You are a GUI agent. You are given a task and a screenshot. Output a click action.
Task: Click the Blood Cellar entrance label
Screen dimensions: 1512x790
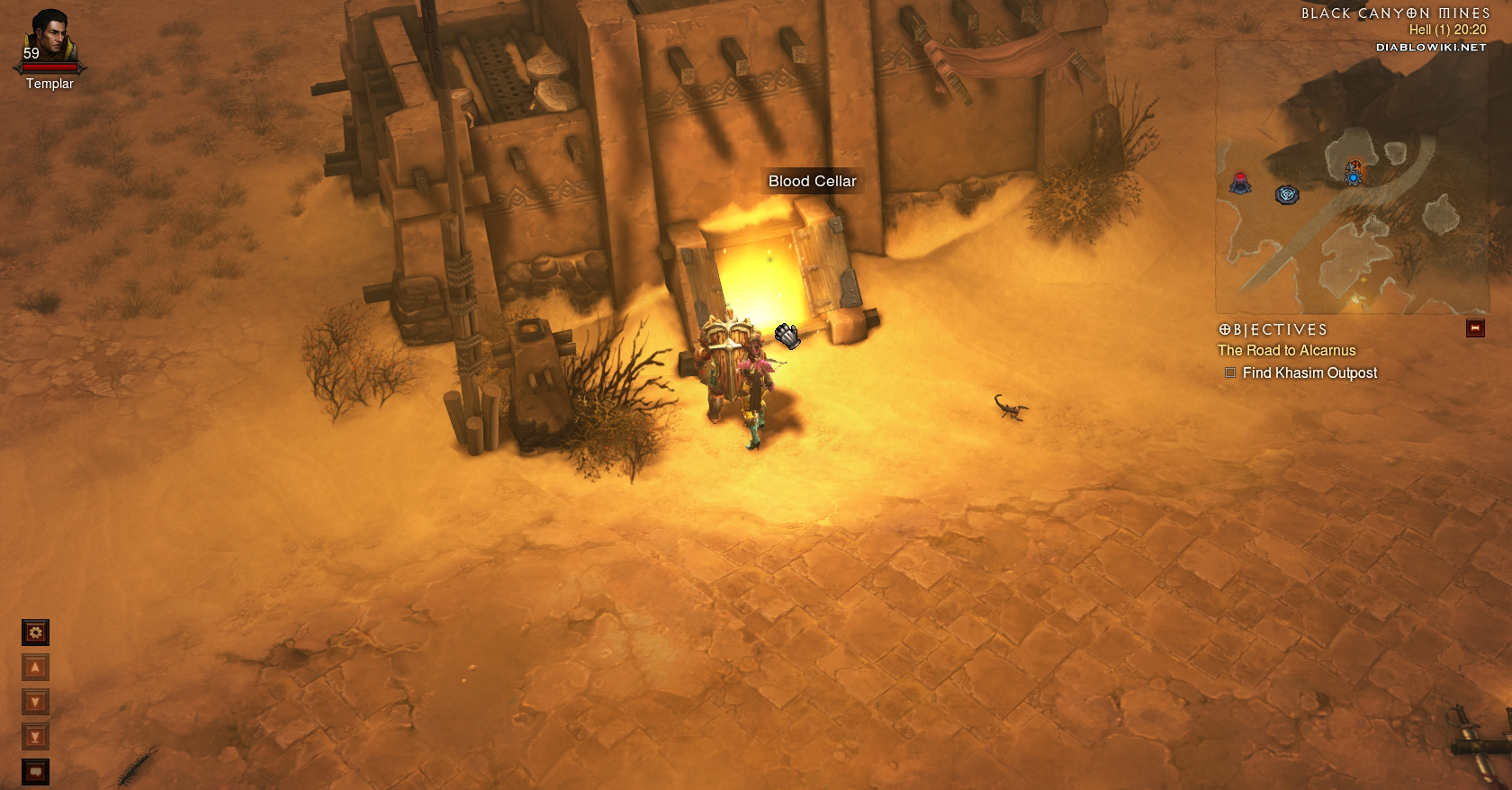[812, 181]
